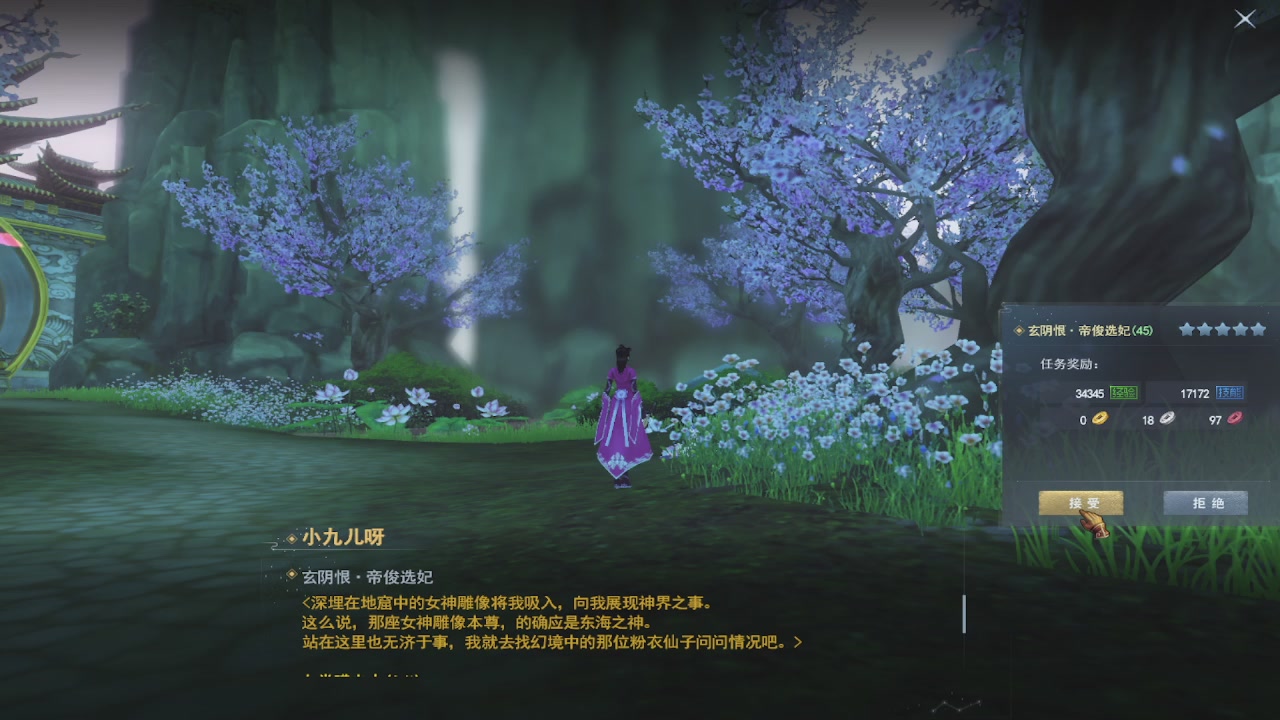Close the dialogue with the X button
This screenshot has height=720, width=1280.
click(1243, 19)
